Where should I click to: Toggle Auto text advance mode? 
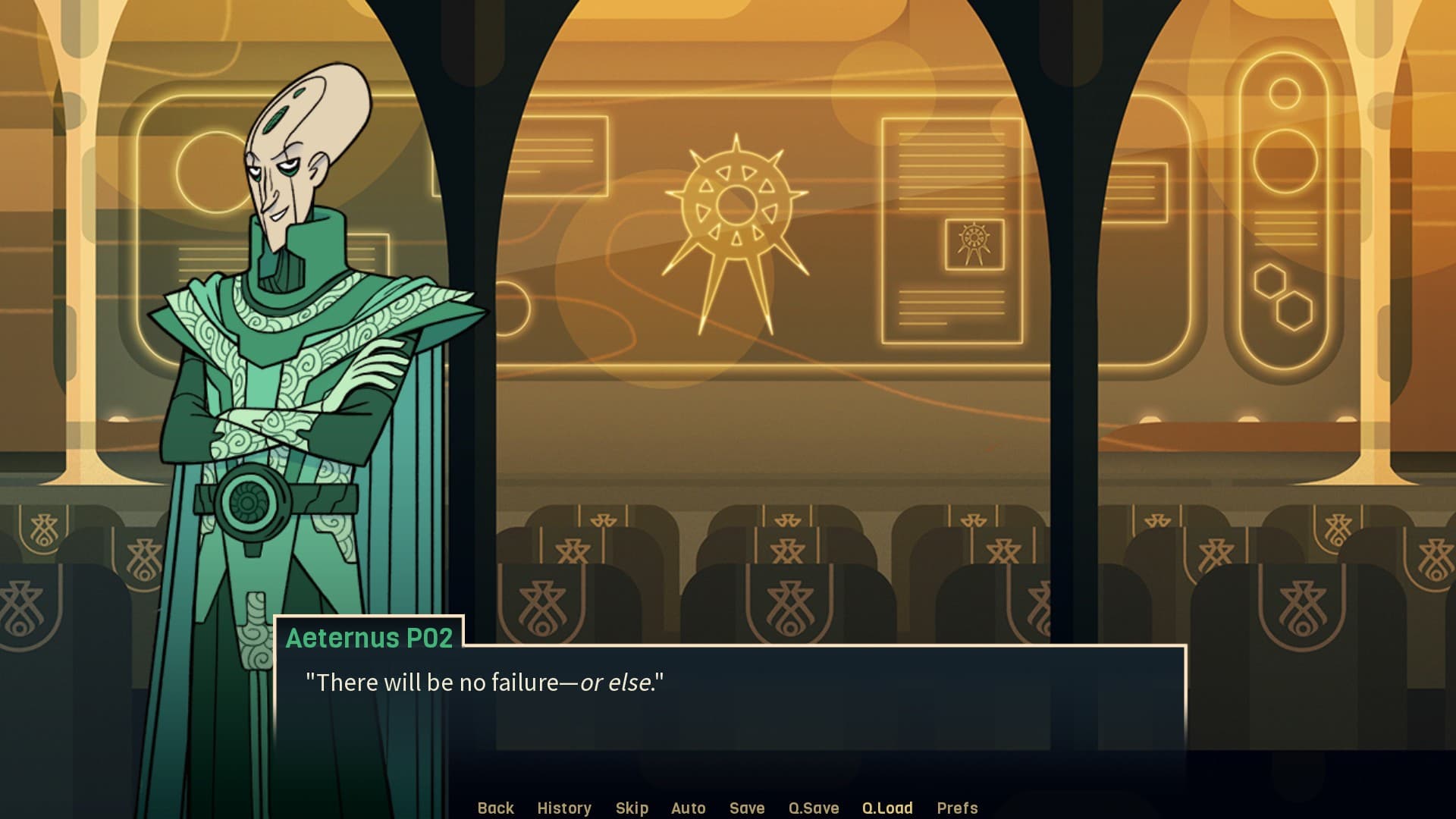689,808
